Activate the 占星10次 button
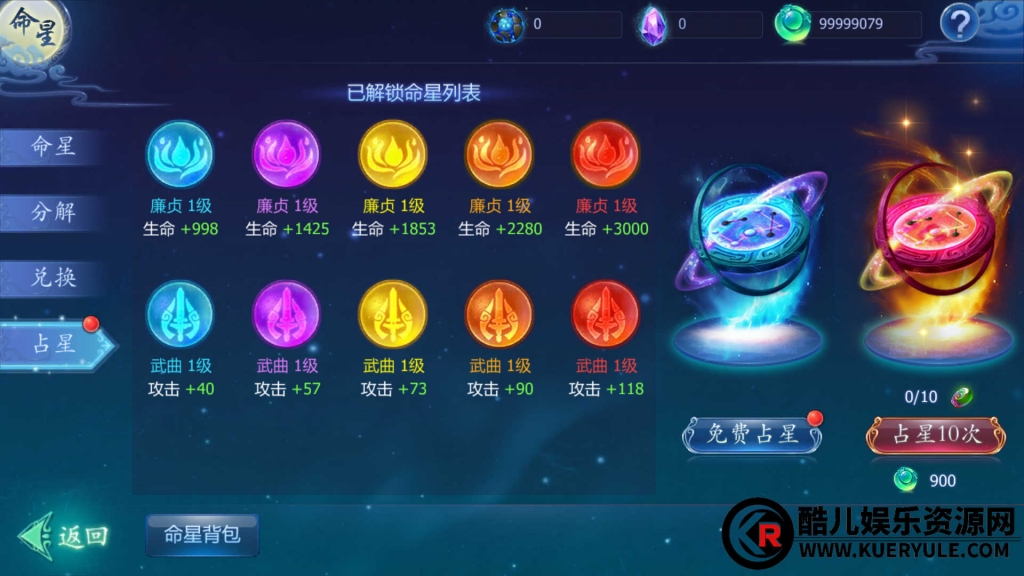This screenshot has width=1024, height=576. [934, 434]
